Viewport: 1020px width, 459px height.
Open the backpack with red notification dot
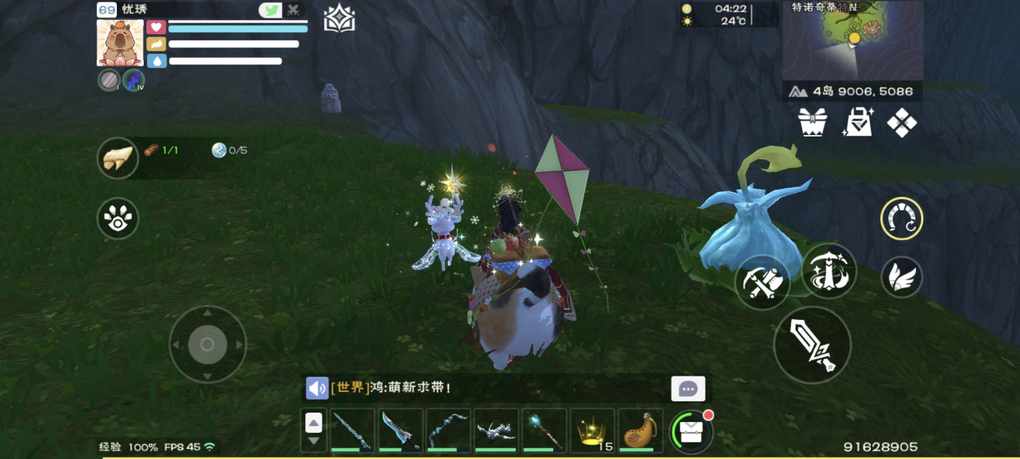(x=689, y=430)
